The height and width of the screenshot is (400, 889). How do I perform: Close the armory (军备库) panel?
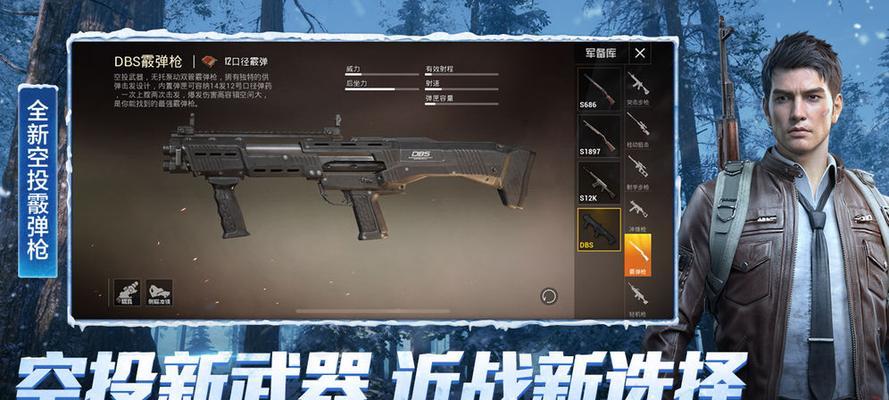[x=640, y=53]
